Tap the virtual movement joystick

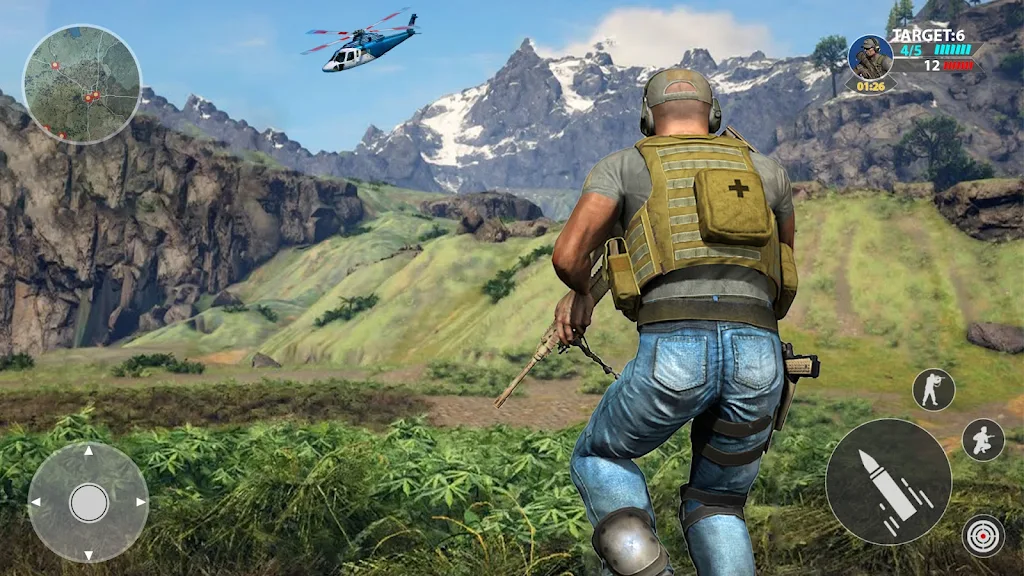click(88, 502)
